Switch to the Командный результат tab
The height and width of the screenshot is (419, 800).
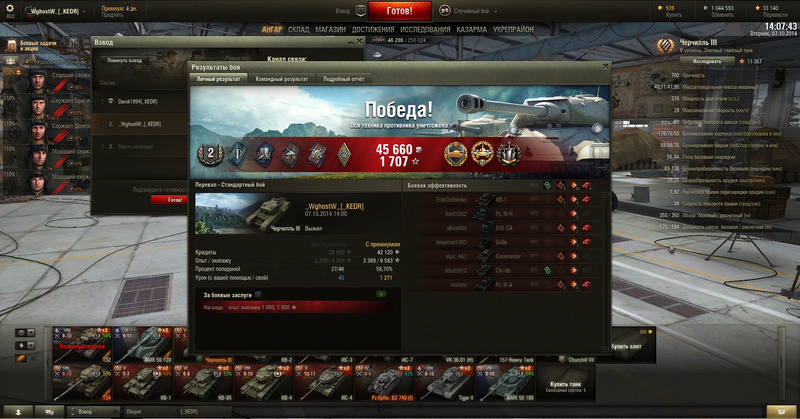(281, 78)
